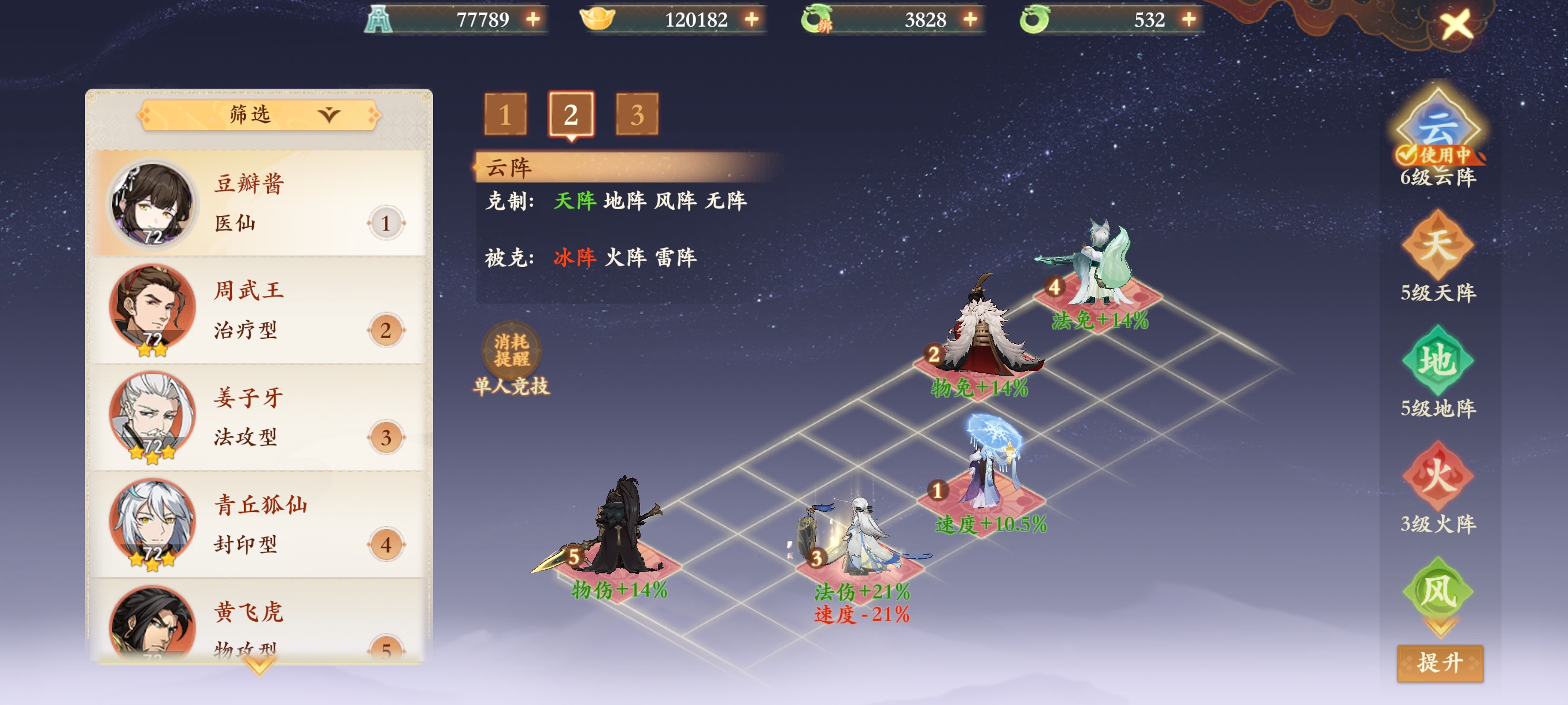This screenshot has width=1568, height=705.
Task: Click the 提升 upgrade button
Action: click(1440, 662)
